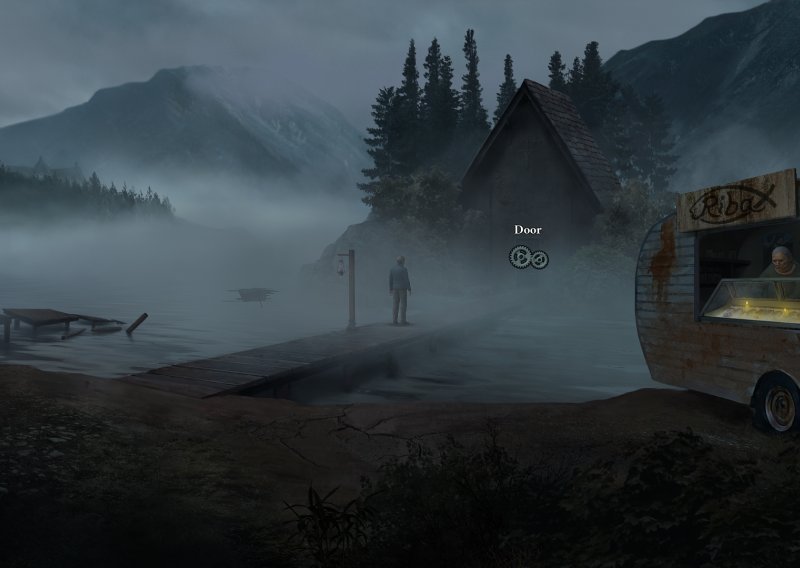Click the gears interaction icon under Door
The width and height of the screenshot is (800, 568).
528,258
